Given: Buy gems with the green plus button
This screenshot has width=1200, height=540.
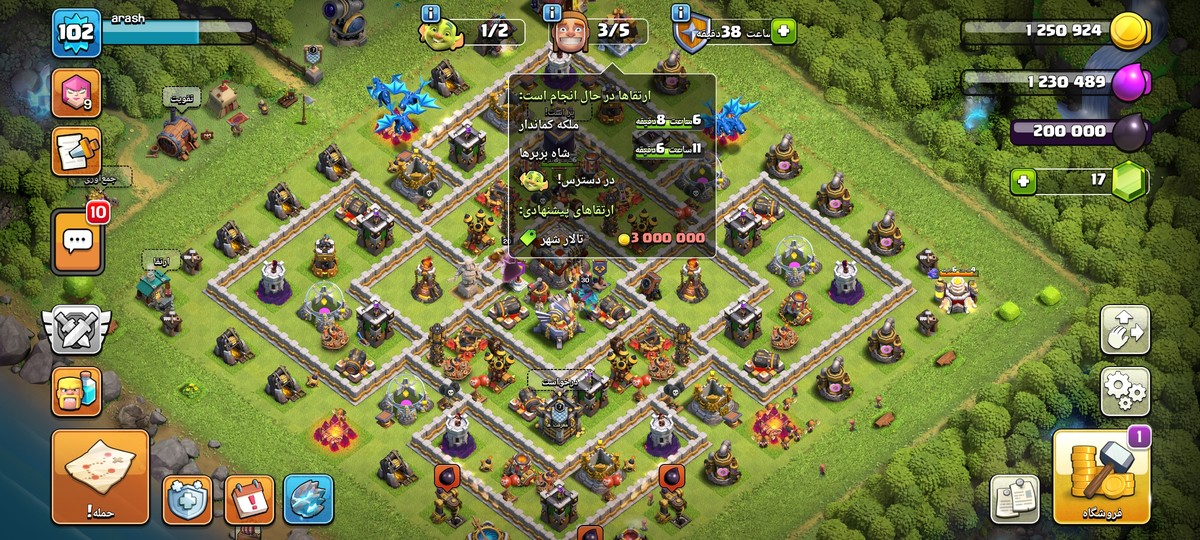Looking at the screenshot, I should click(1022, 182).
